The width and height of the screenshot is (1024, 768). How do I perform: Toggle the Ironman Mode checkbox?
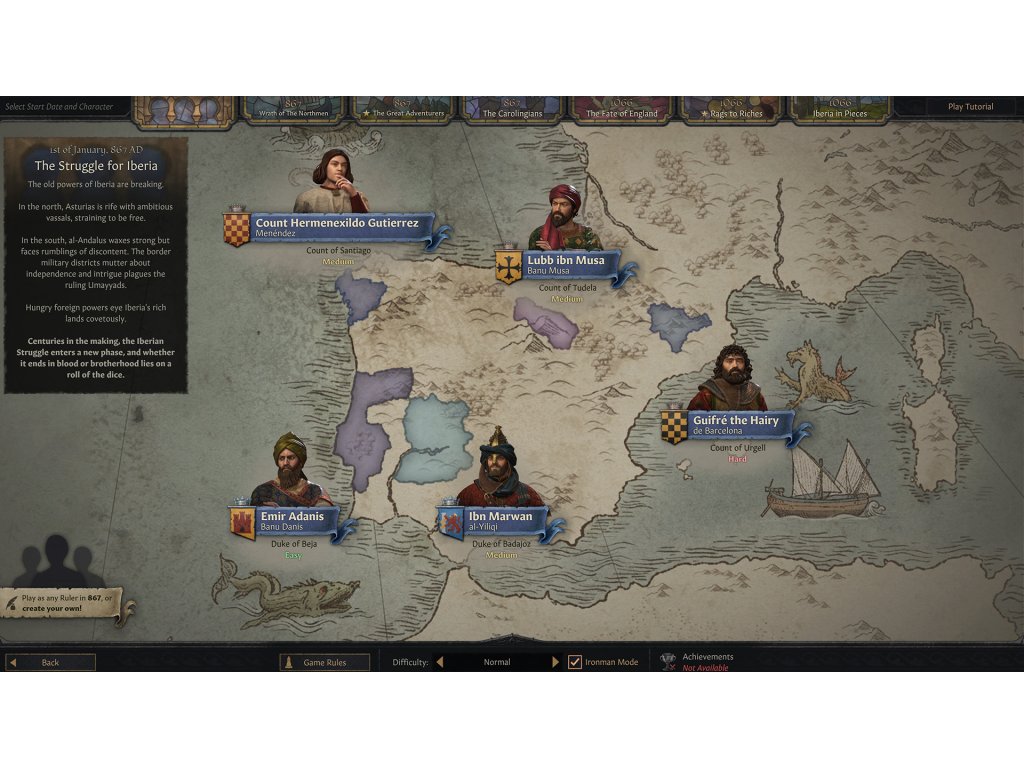tap(575, 662)
